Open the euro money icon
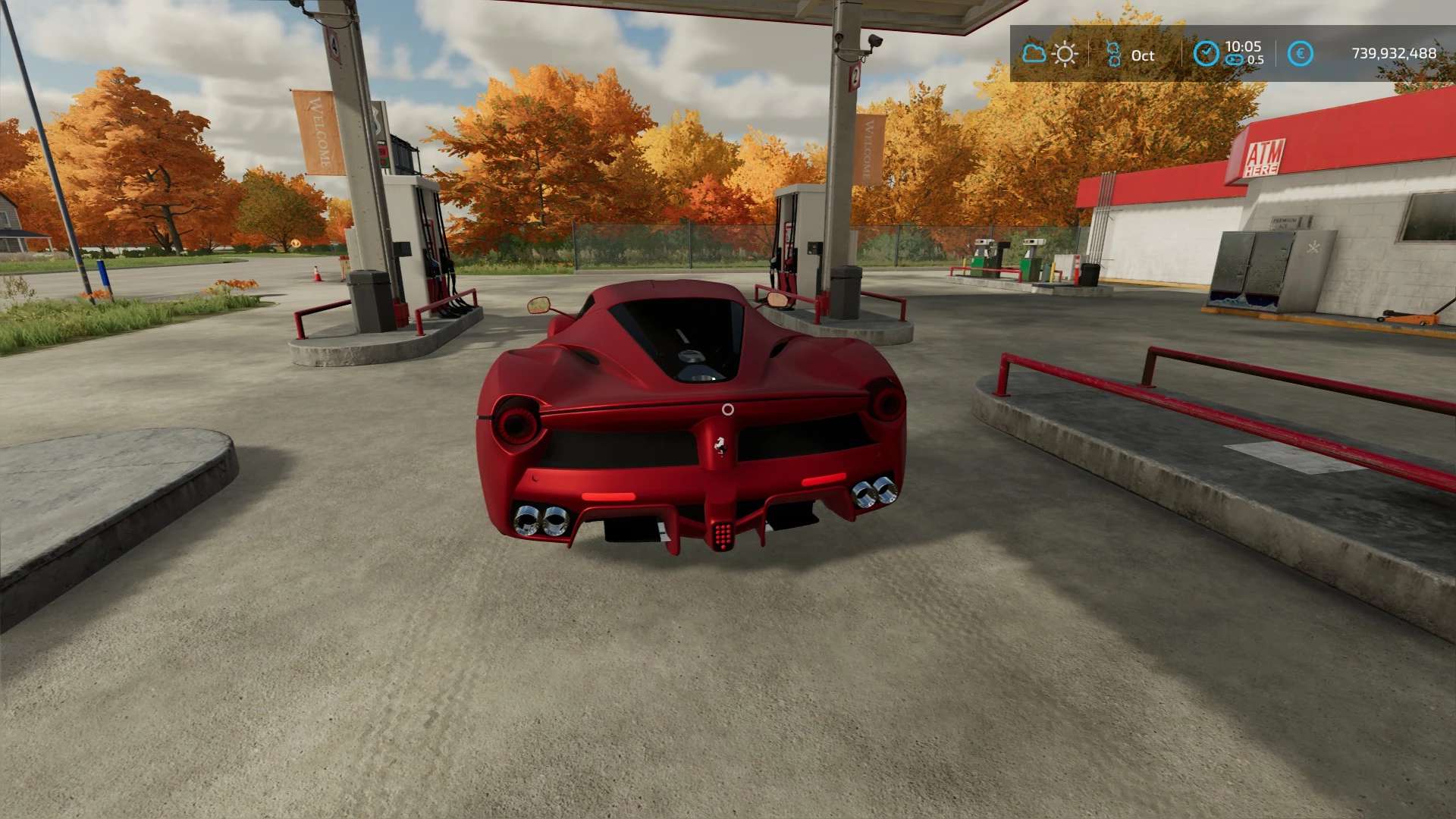1456x819 pixels. (x=1301, y=54)
